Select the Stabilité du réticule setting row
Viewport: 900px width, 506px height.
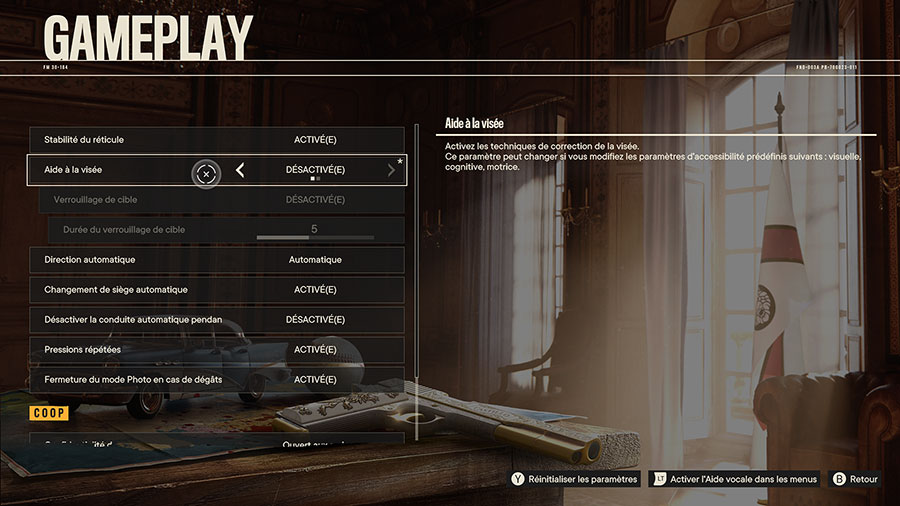(217, 140)
